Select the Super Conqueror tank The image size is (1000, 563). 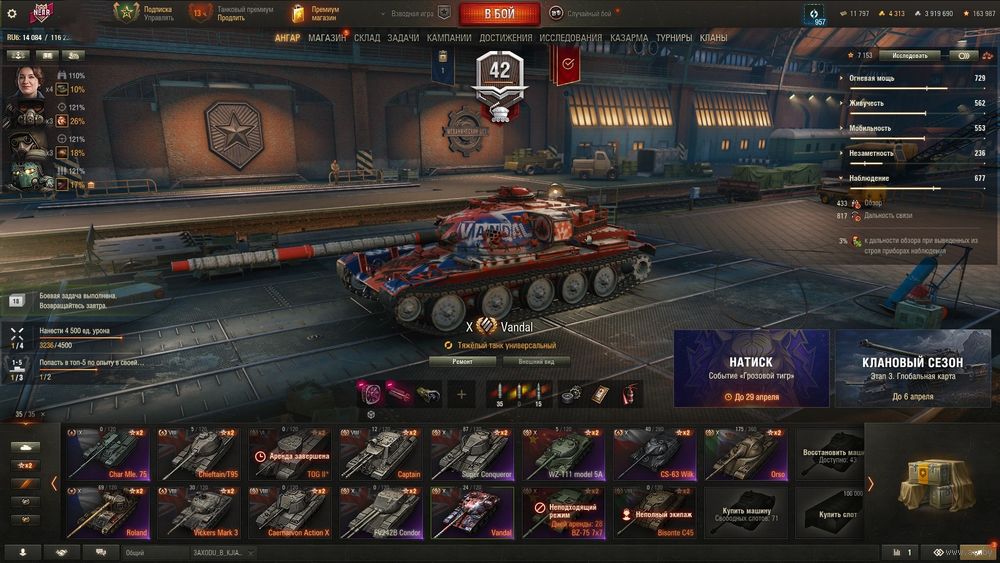point(473,455)
